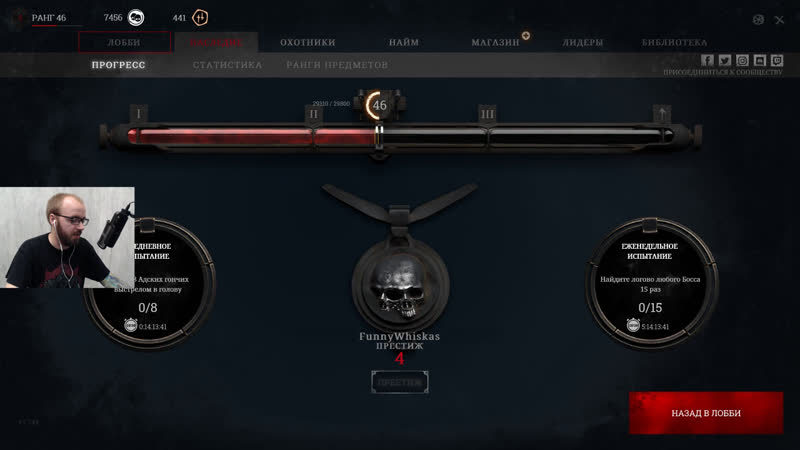Click the Престиж button under the skull
The width and height of the screenshot is (800, 450).
(400, 382)
